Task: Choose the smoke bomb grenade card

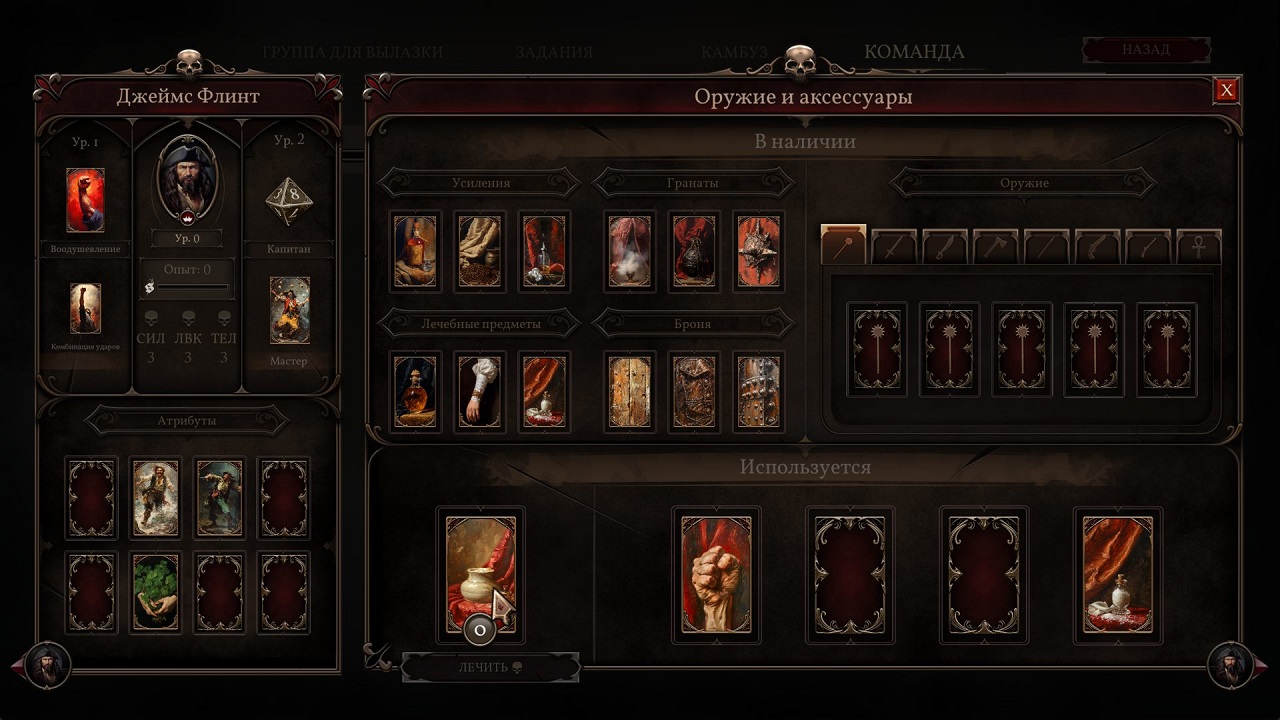Action: tap(630, 251)
